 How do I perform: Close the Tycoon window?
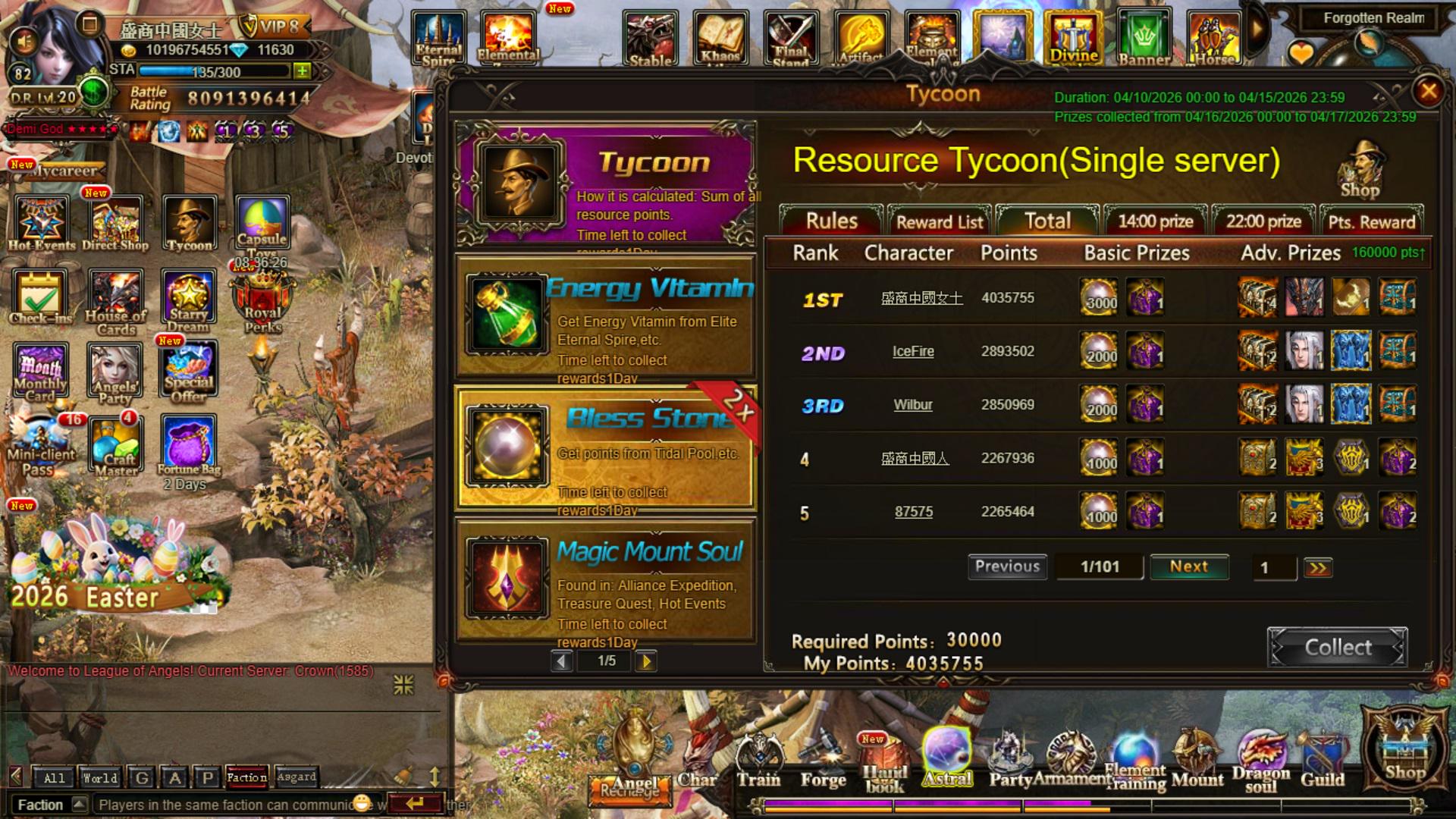(1428, 92)
